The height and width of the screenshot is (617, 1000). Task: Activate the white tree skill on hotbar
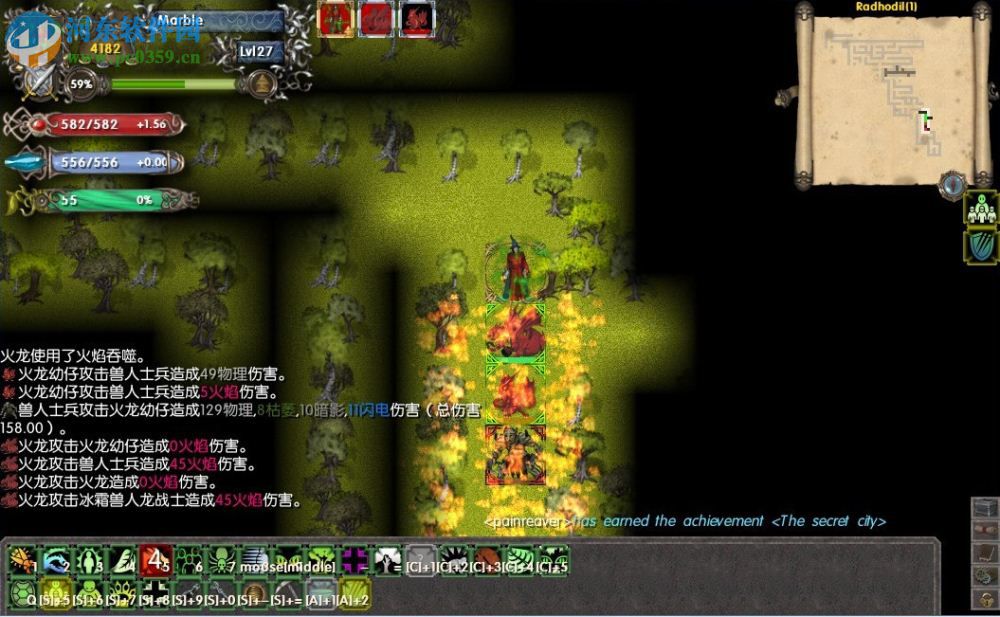tap(388, 560)
